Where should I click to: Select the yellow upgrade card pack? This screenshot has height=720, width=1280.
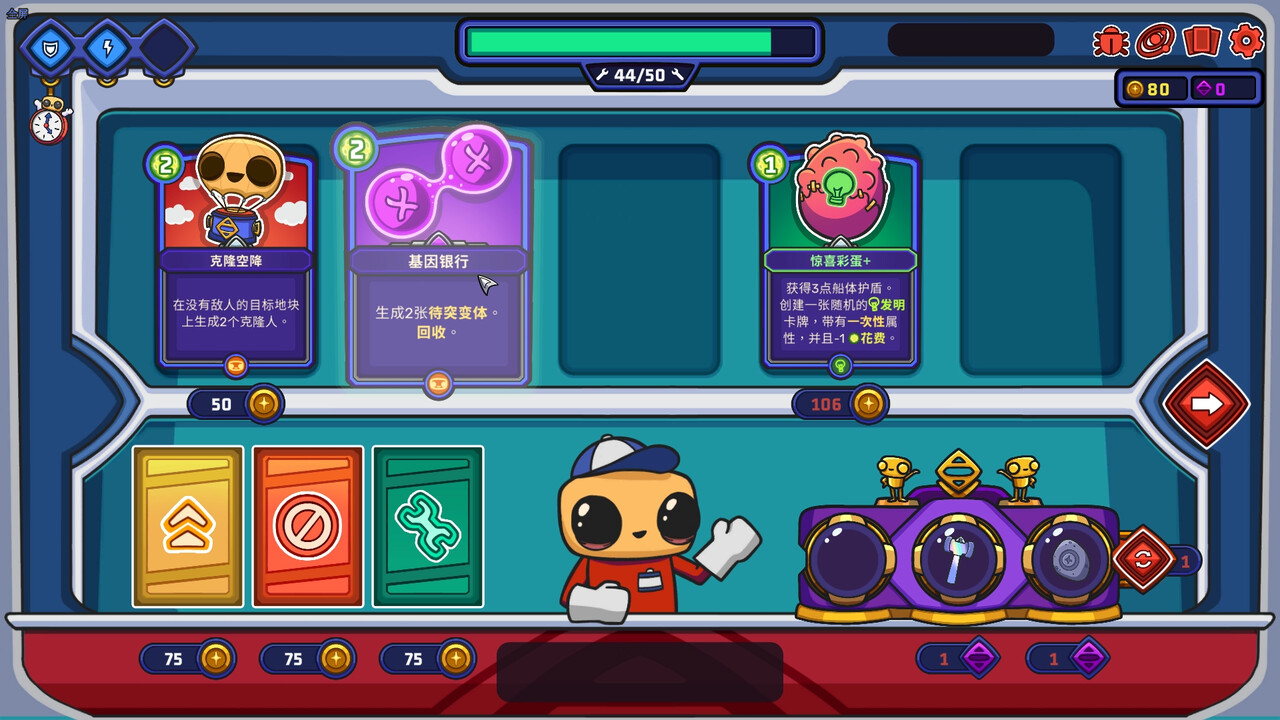[188, 527]
